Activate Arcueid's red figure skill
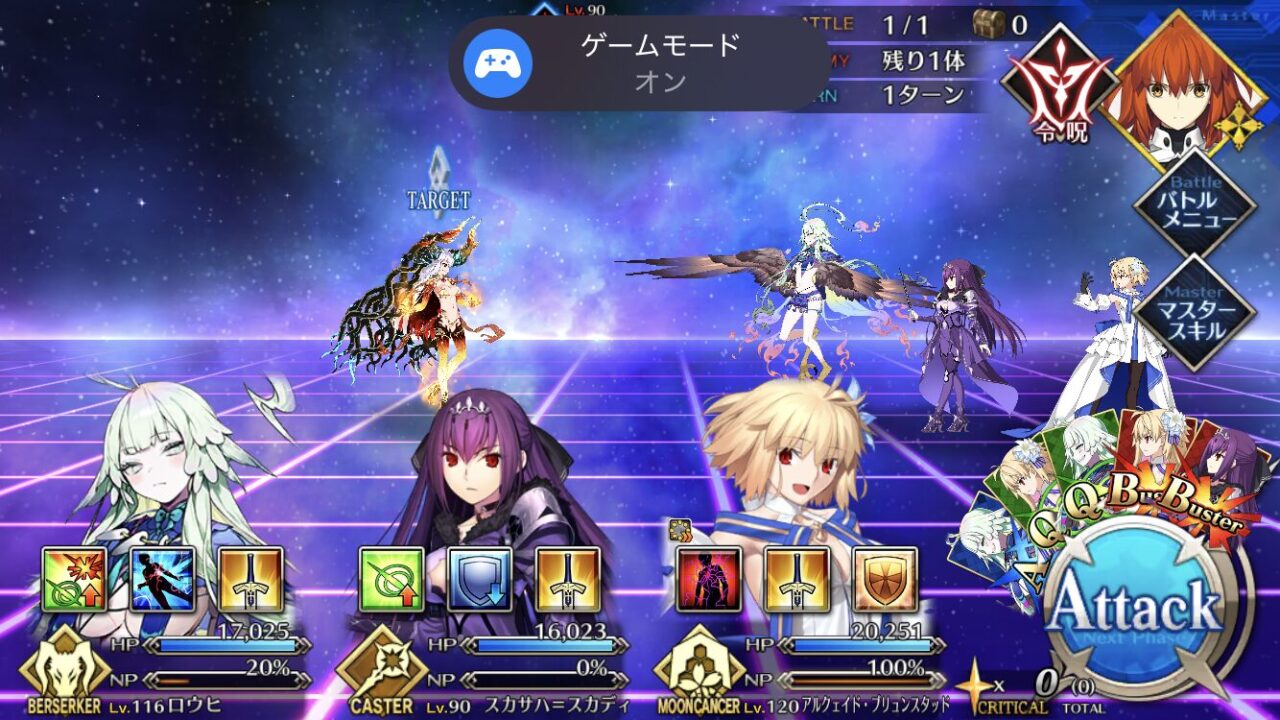 click(x=709, y=579)
